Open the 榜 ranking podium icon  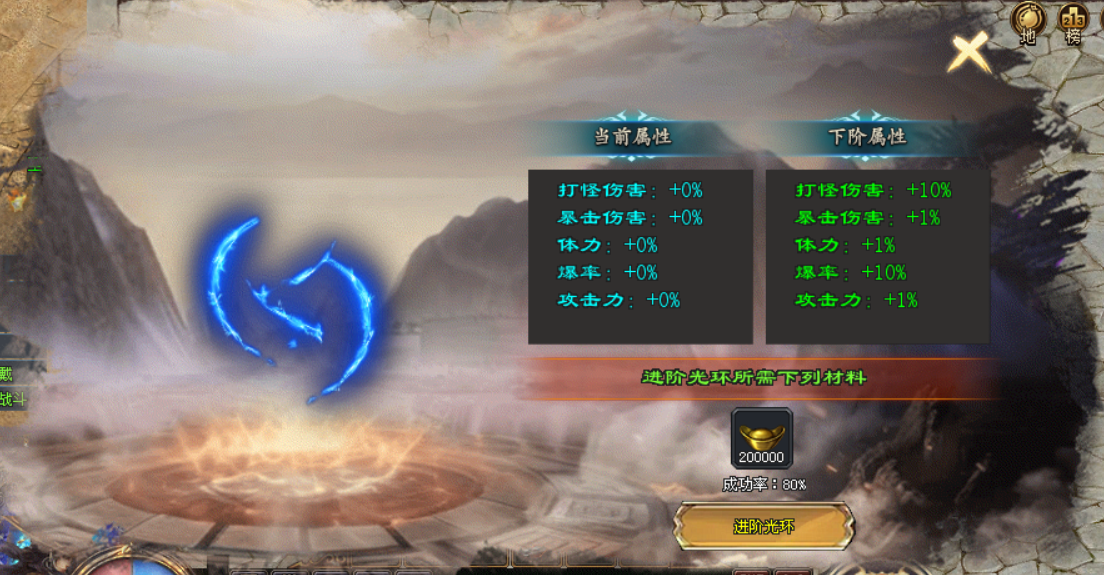point(1073,21)
